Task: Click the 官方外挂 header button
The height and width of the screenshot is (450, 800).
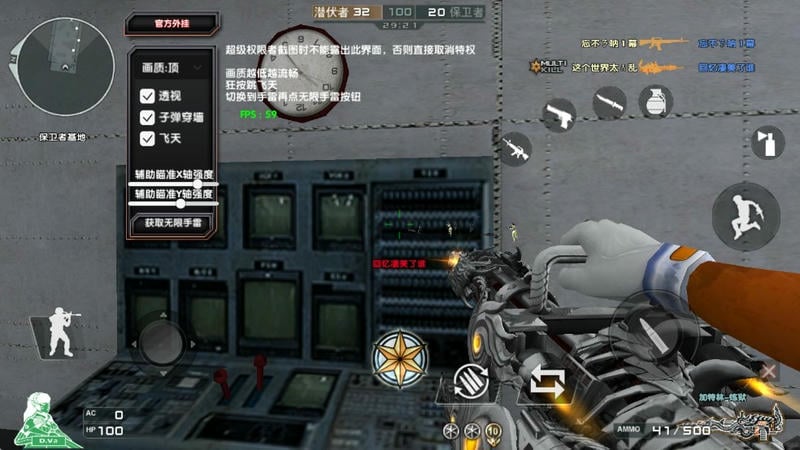Action: [x=171, y=22]
